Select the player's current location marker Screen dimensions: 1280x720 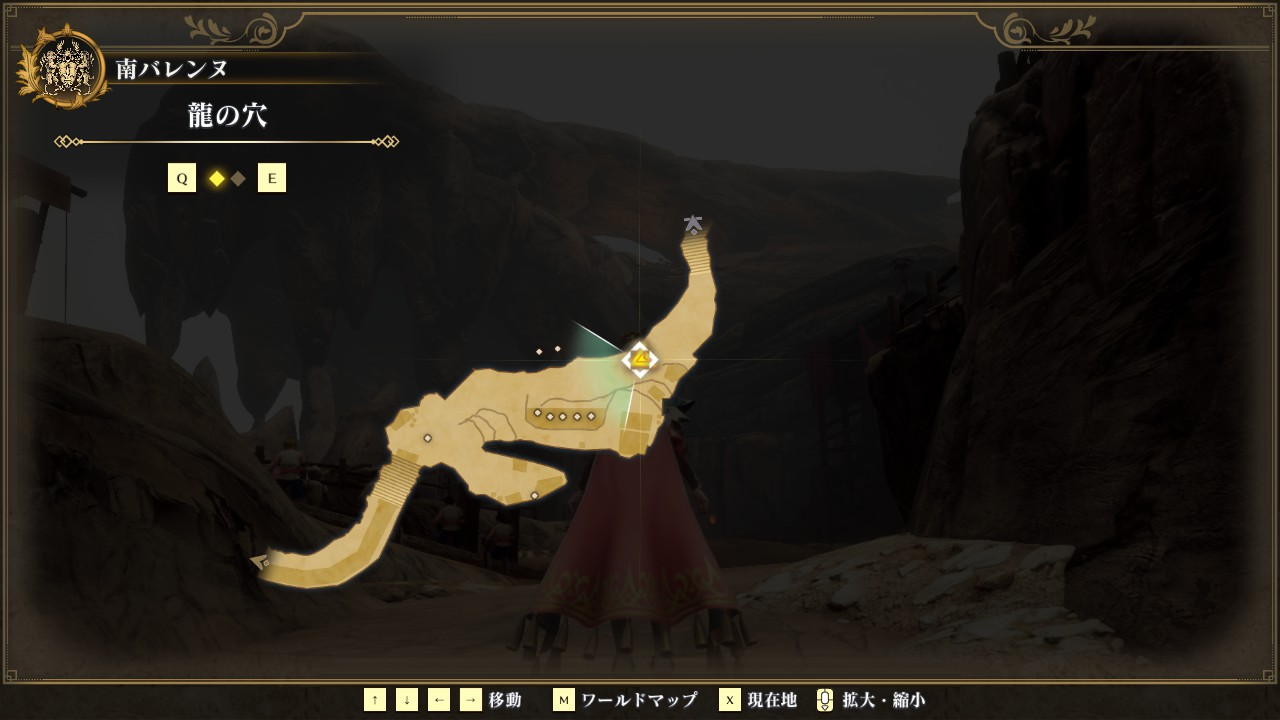(x=639, y=359)
